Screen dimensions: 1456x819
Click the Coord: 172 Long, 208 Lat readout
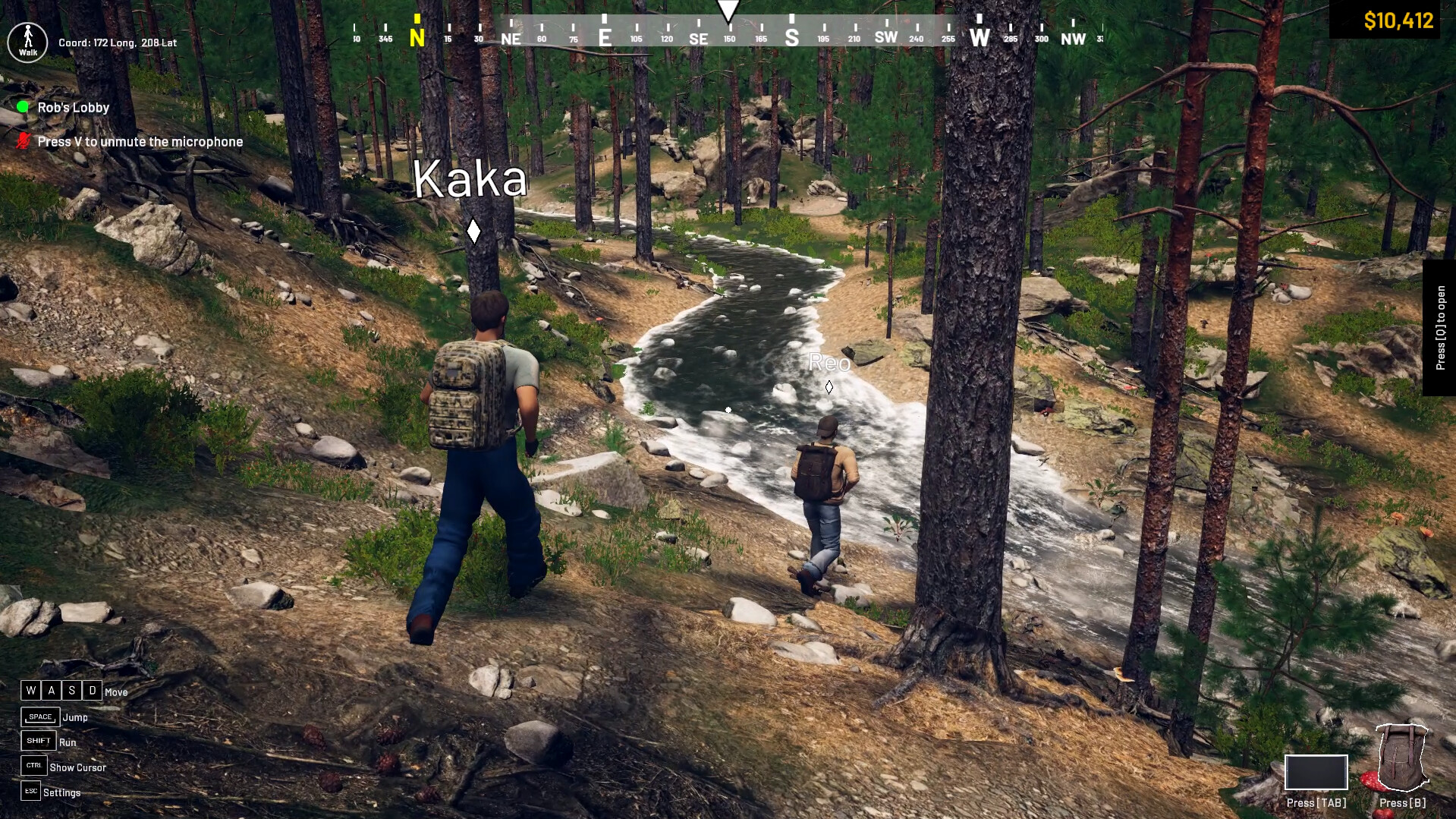pyautogui.click(x=117, y=43)
